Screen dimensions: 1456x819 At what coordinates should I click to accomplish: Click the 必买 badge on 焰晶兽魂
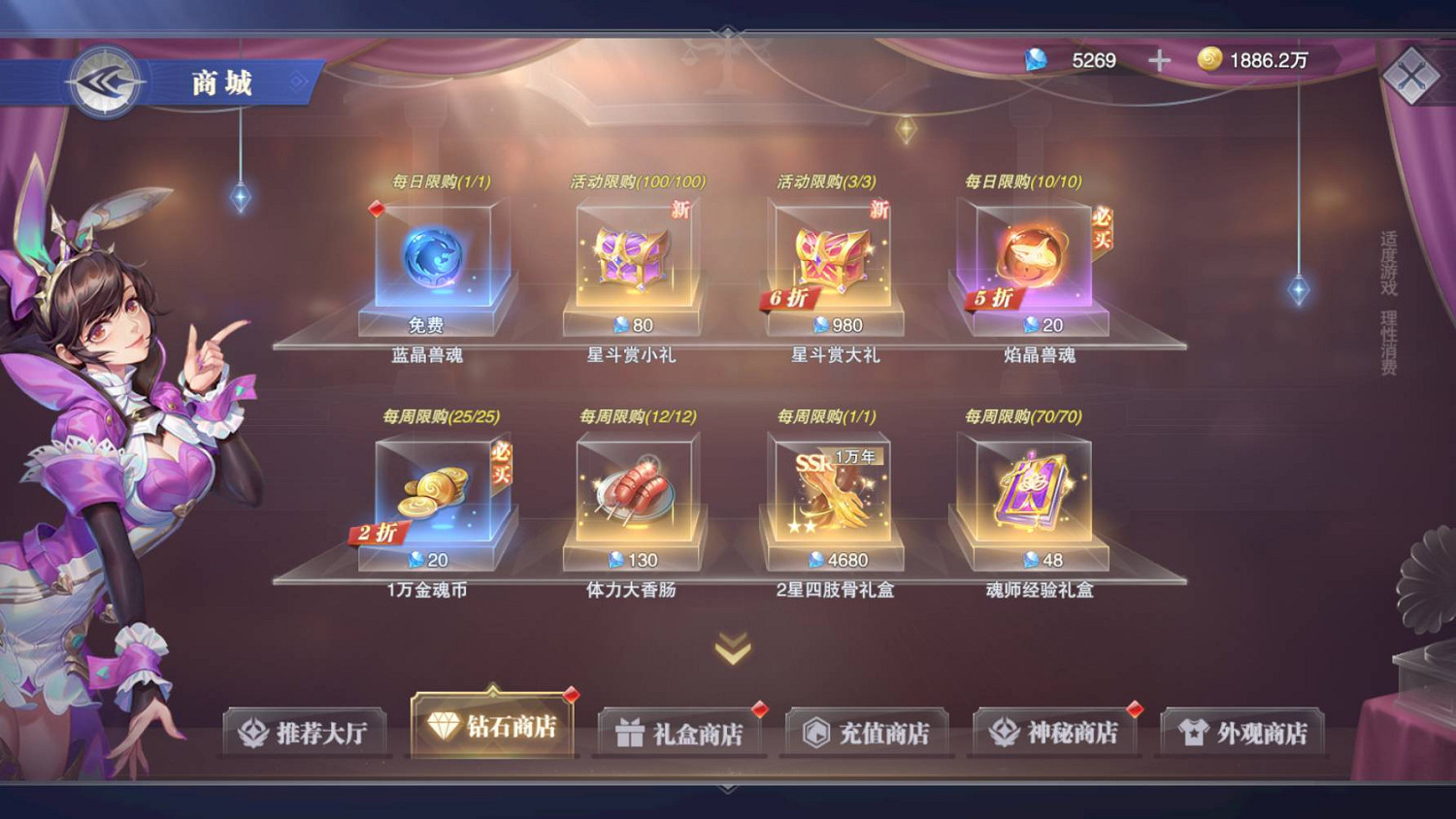point(1103,228)
